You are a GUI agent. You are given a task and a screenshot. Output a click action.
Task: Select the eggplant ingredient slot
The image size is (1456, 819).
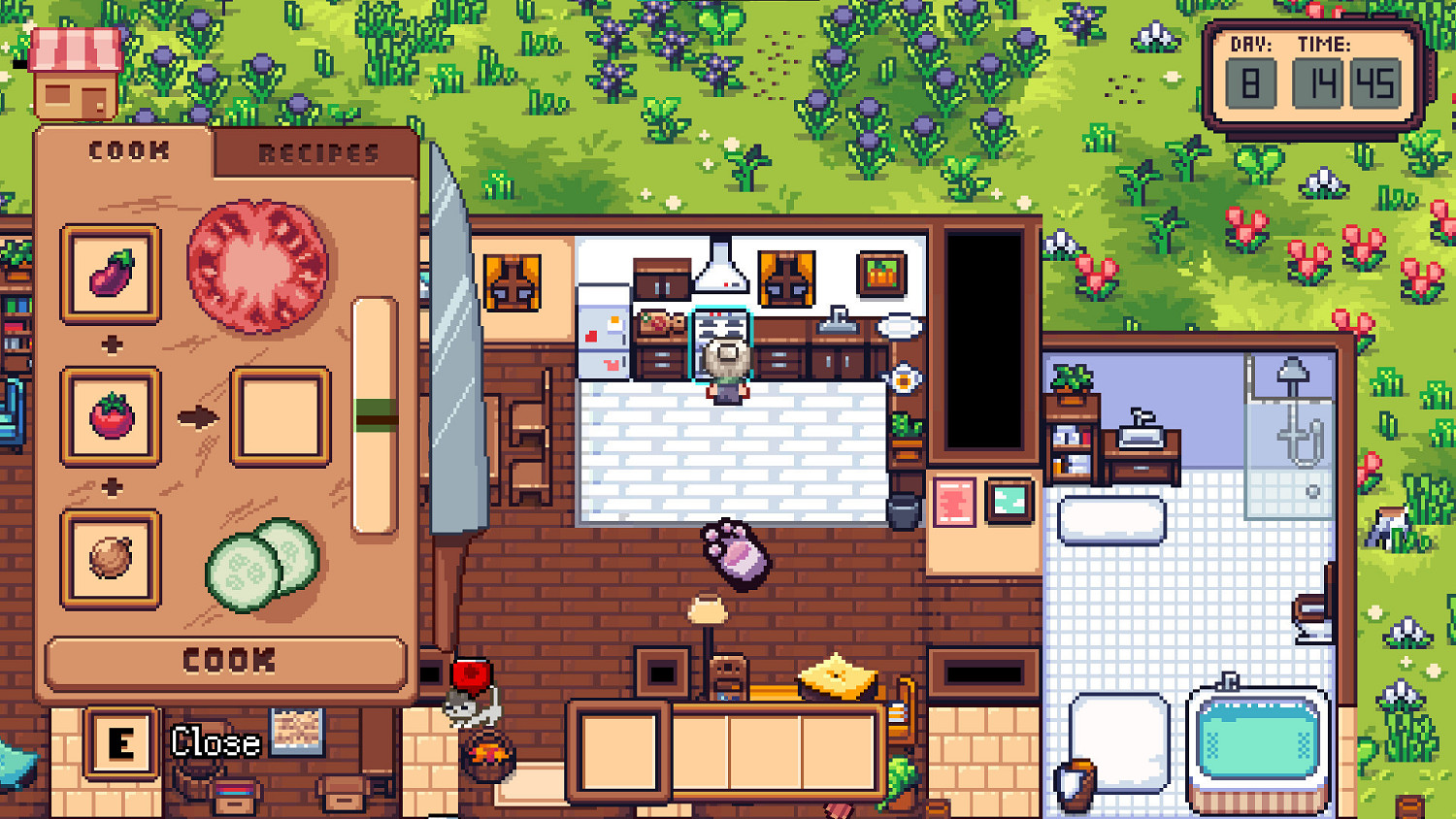click(110, 273)
